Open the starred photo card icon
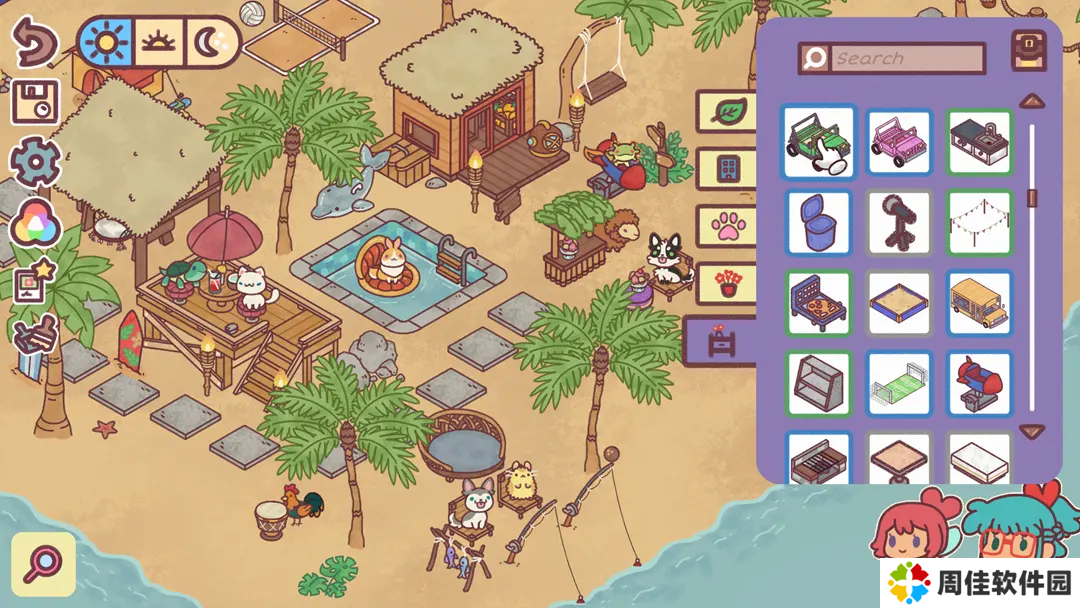1080x608 pixels. 35,282
